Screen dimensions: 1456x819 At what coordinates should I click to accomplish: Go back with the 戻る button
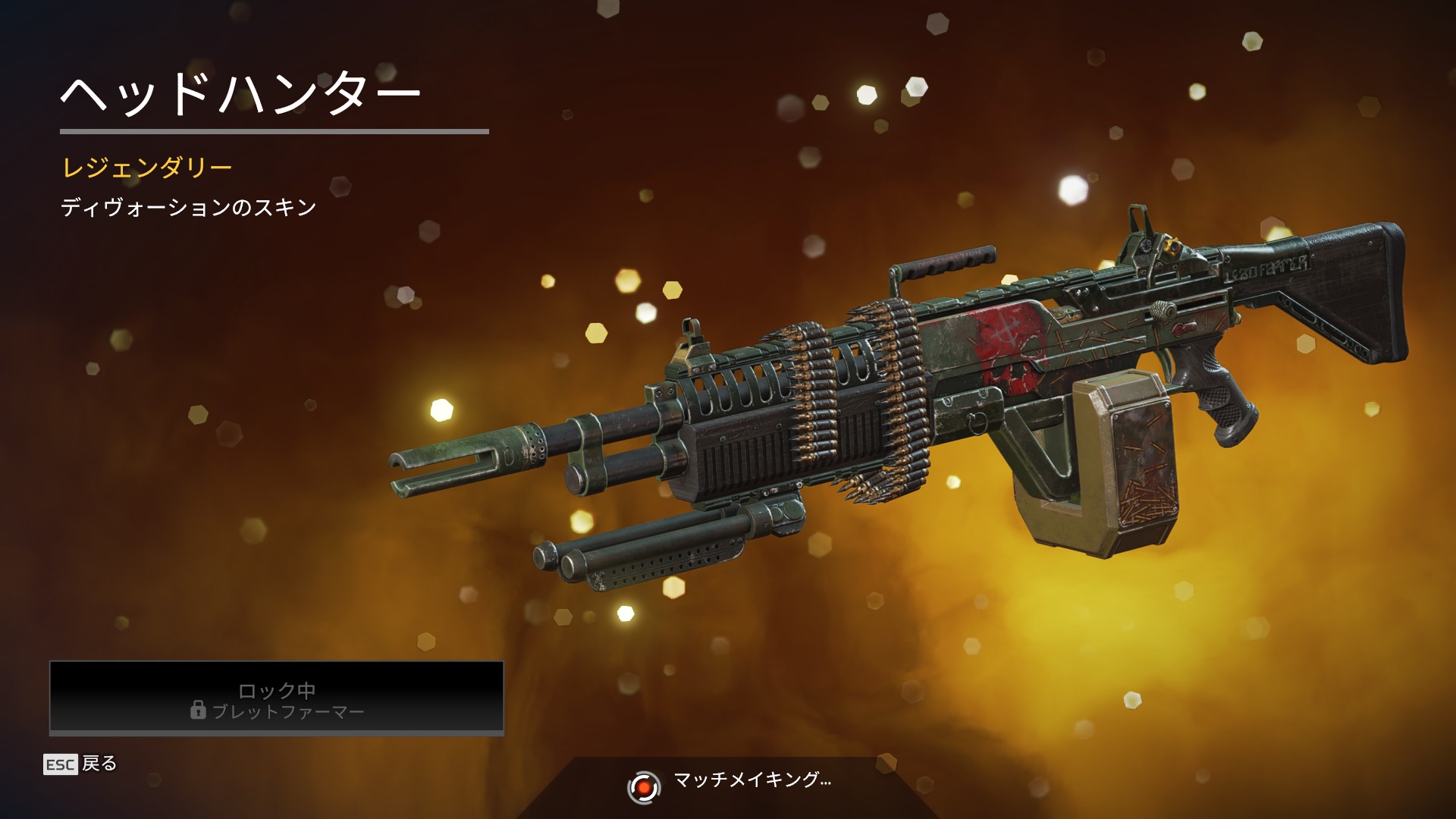[81, 764]
